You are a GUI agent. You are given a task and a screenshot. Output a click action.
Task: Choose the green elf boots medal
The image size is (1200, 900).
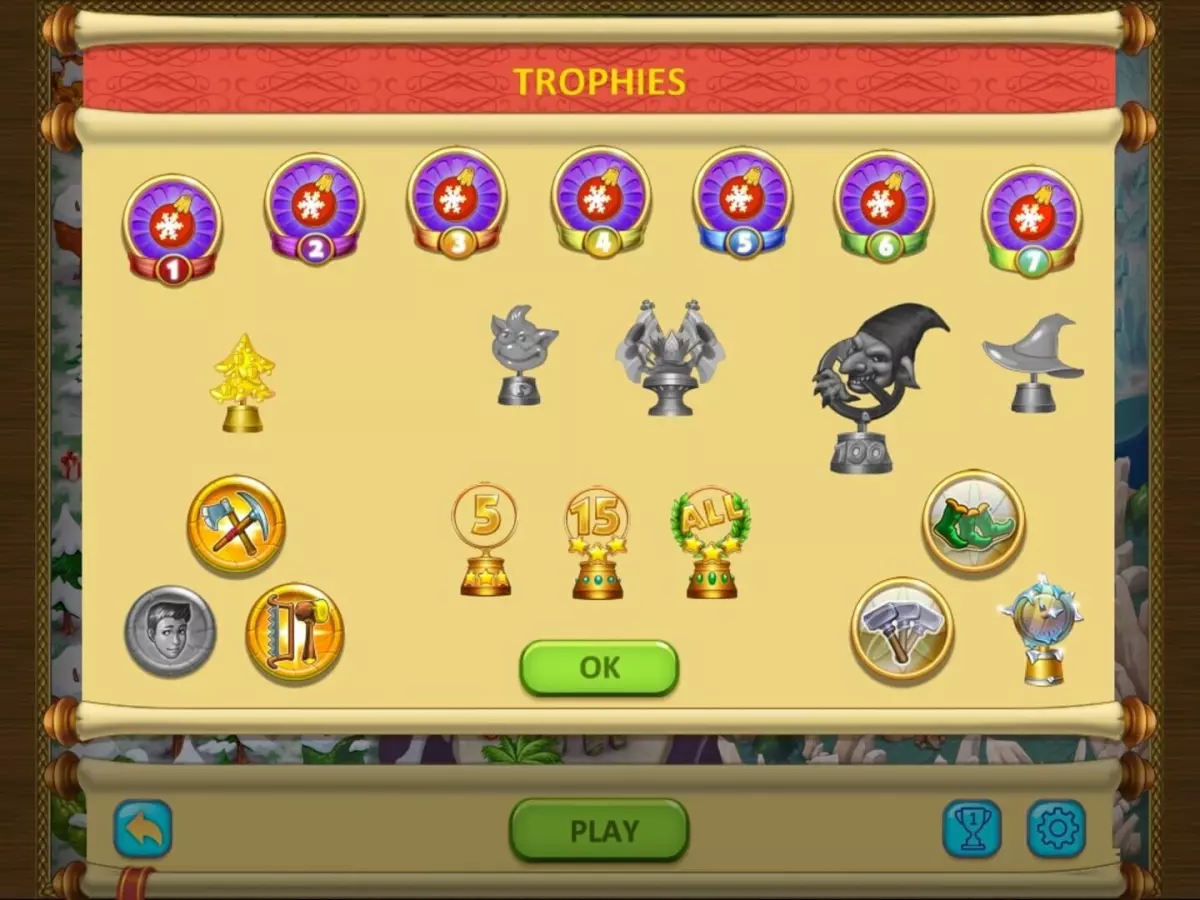(x=973, y=521)
